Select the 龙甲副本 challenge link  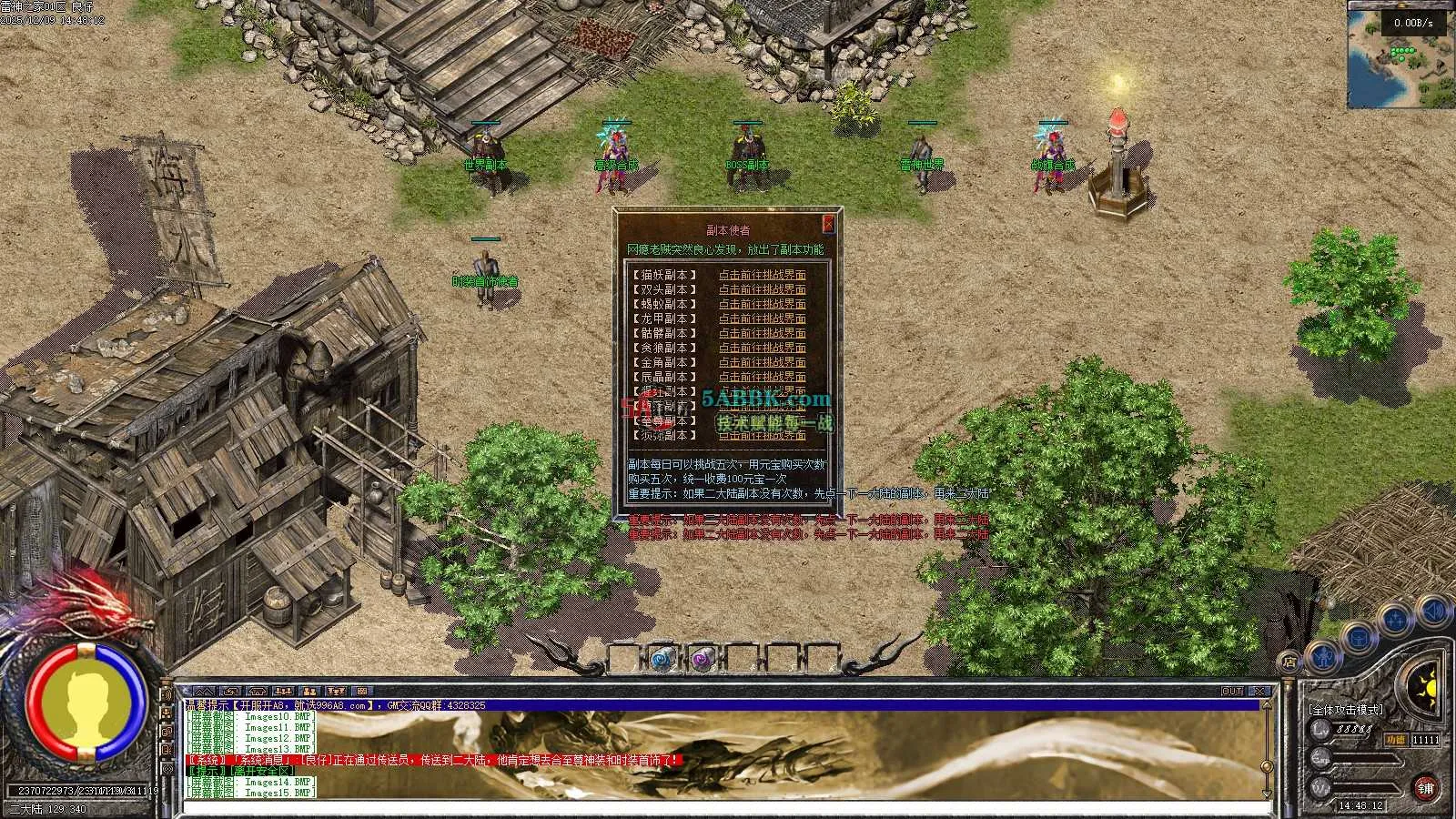tap(762, 318)
